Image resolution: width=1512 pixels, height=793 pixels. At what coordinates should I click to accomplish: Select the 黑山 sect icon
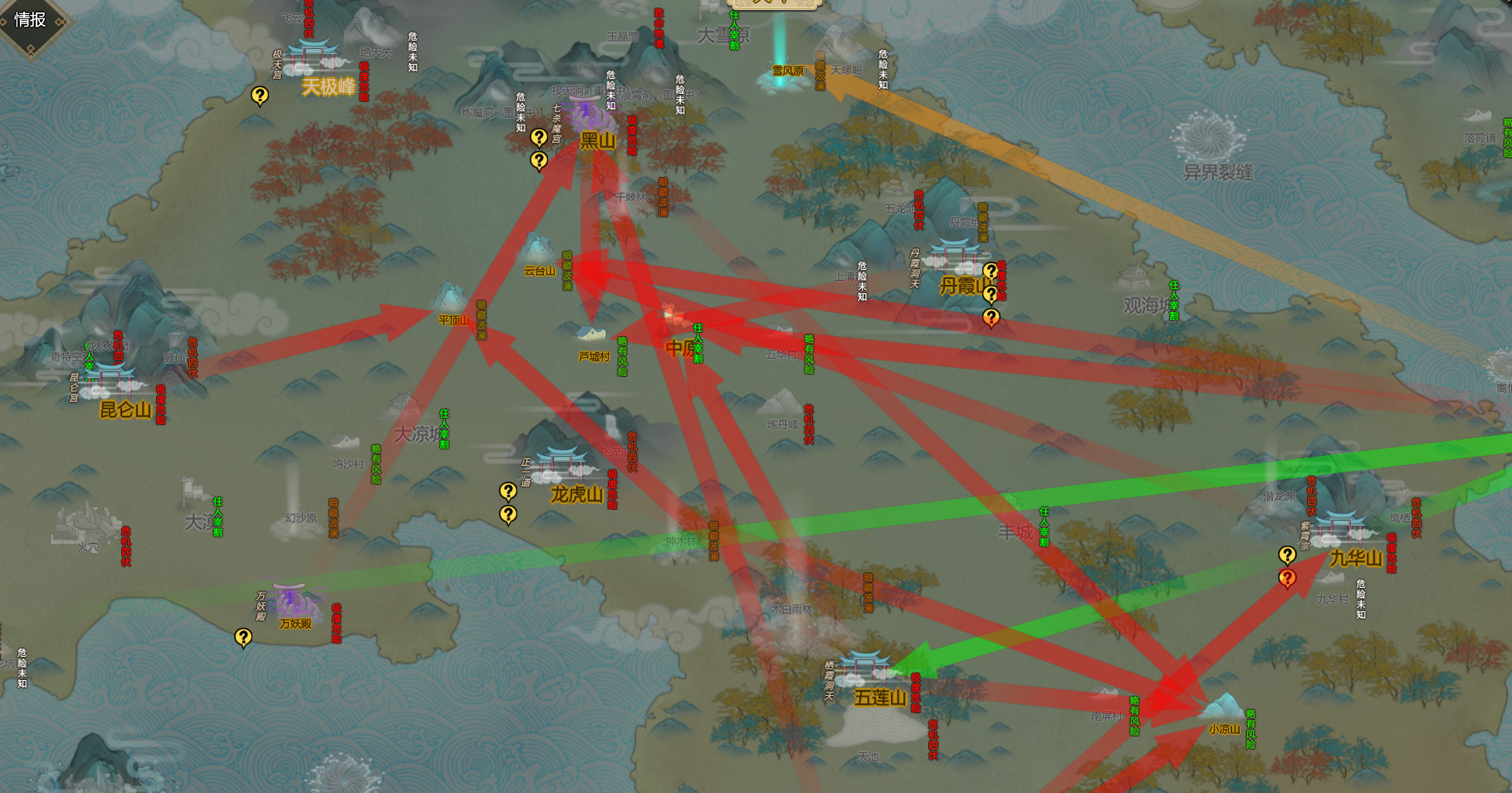pos(587,112)
